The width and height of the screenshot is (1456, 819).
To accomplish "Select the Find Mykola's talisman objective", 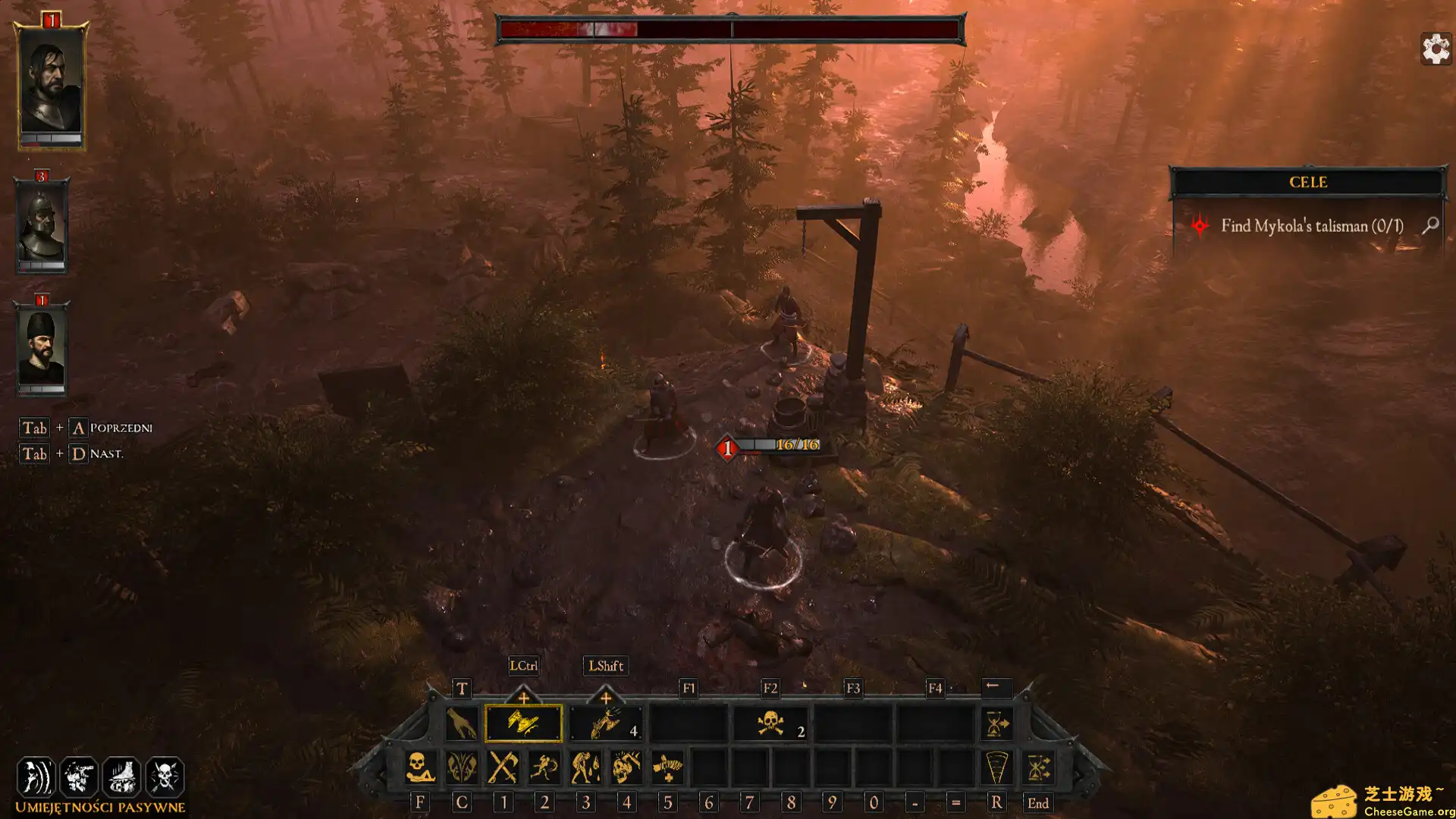I will coord(1311,226).
